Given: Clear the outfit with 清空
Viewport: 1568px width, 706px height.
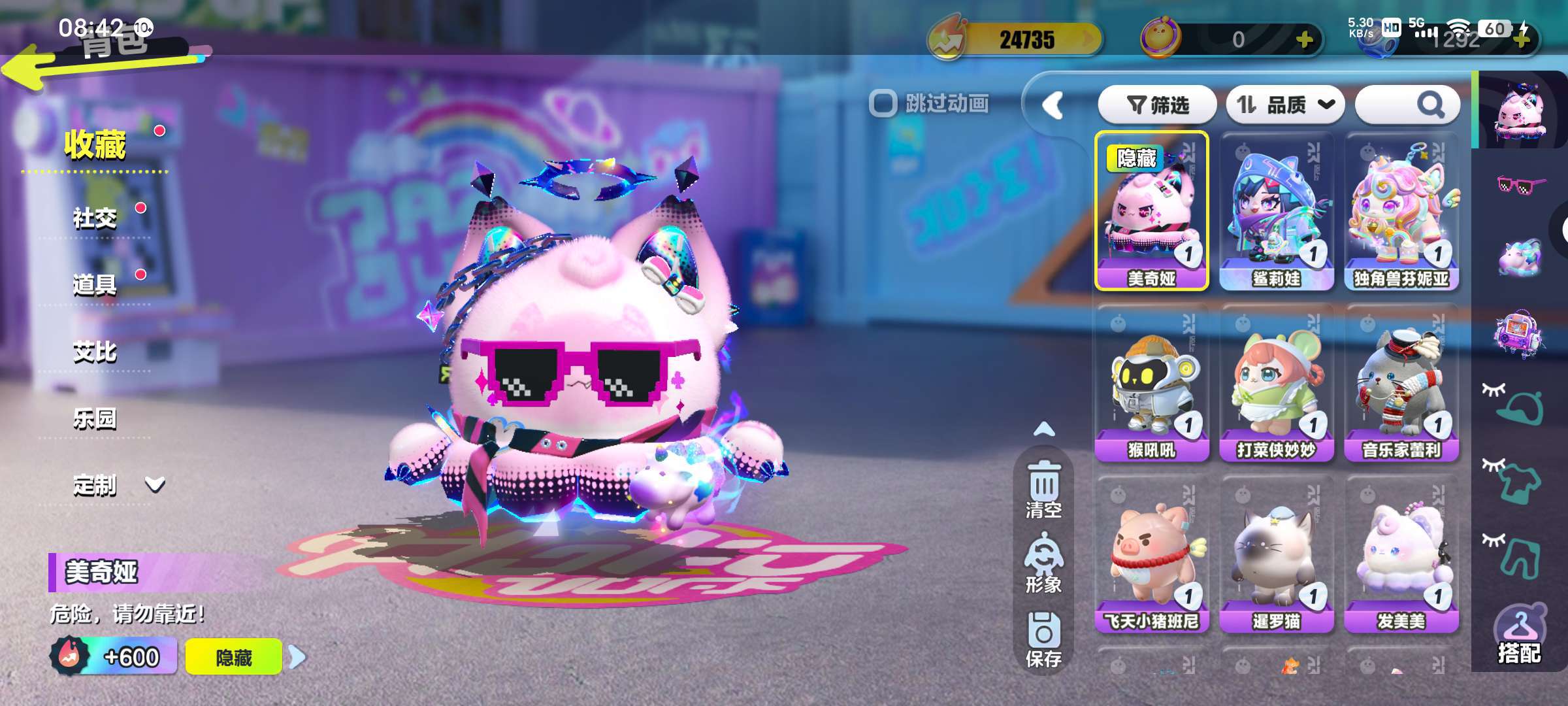Looking at the screenshot, I should point(1043,490).
